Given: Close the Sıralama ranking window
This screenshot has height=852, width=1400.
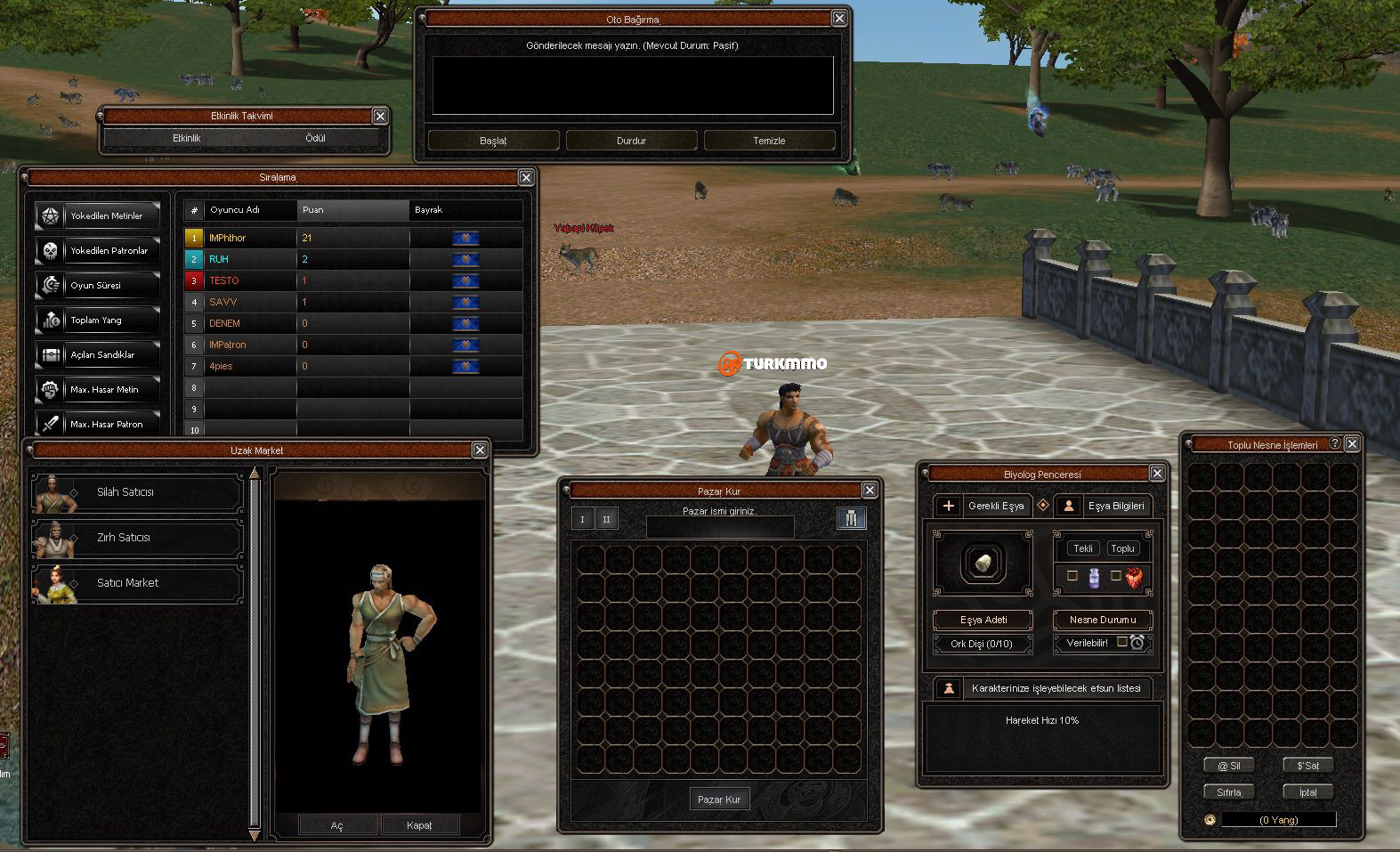Looking at the screenshot, I should pos(526,177).
